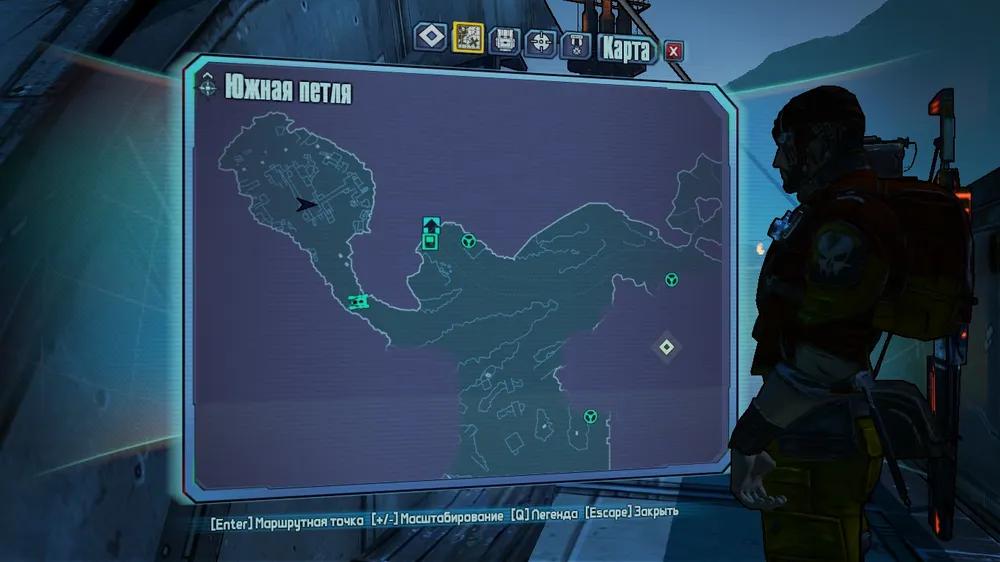Click the player arrow marker on the map

306,204
